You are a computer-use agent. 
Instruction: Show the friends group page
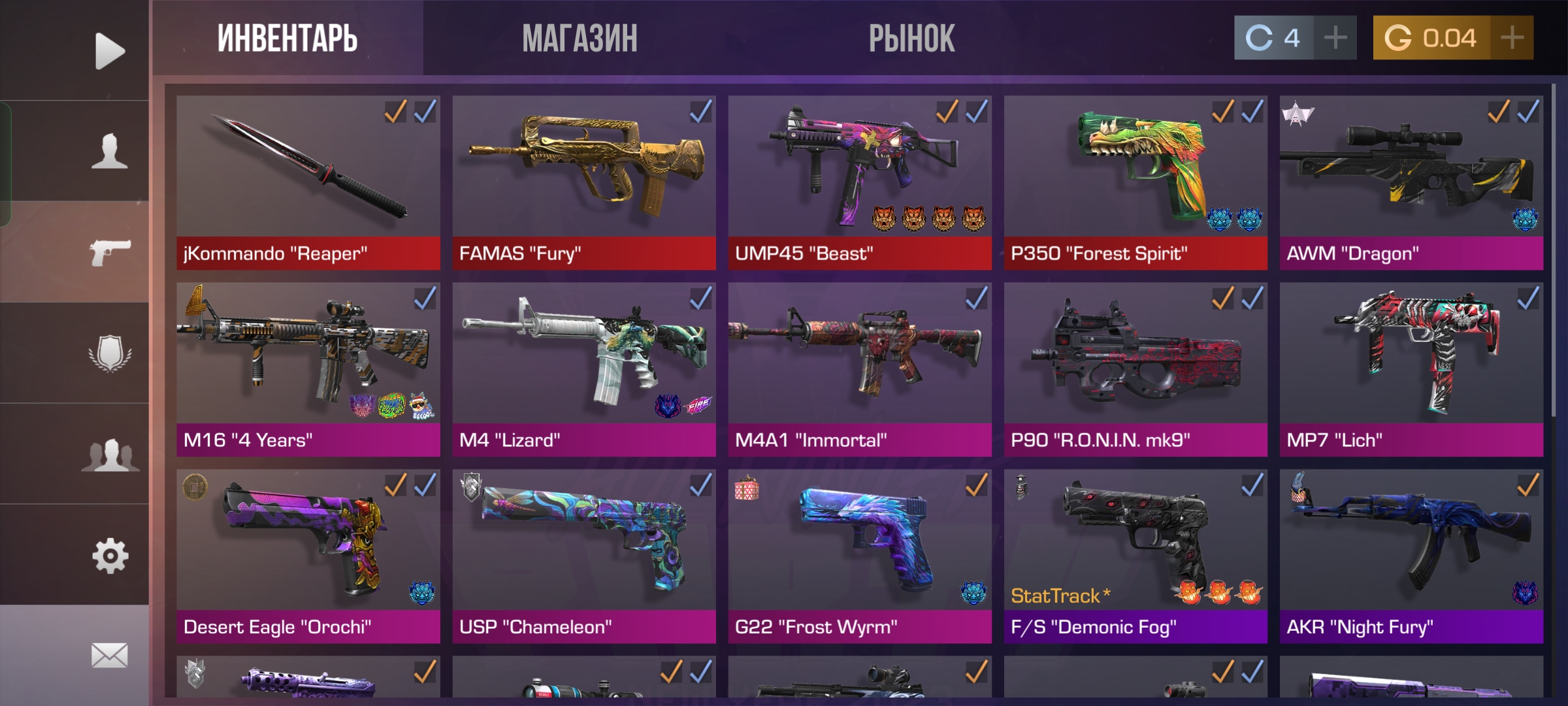click(x=109, y=454)
